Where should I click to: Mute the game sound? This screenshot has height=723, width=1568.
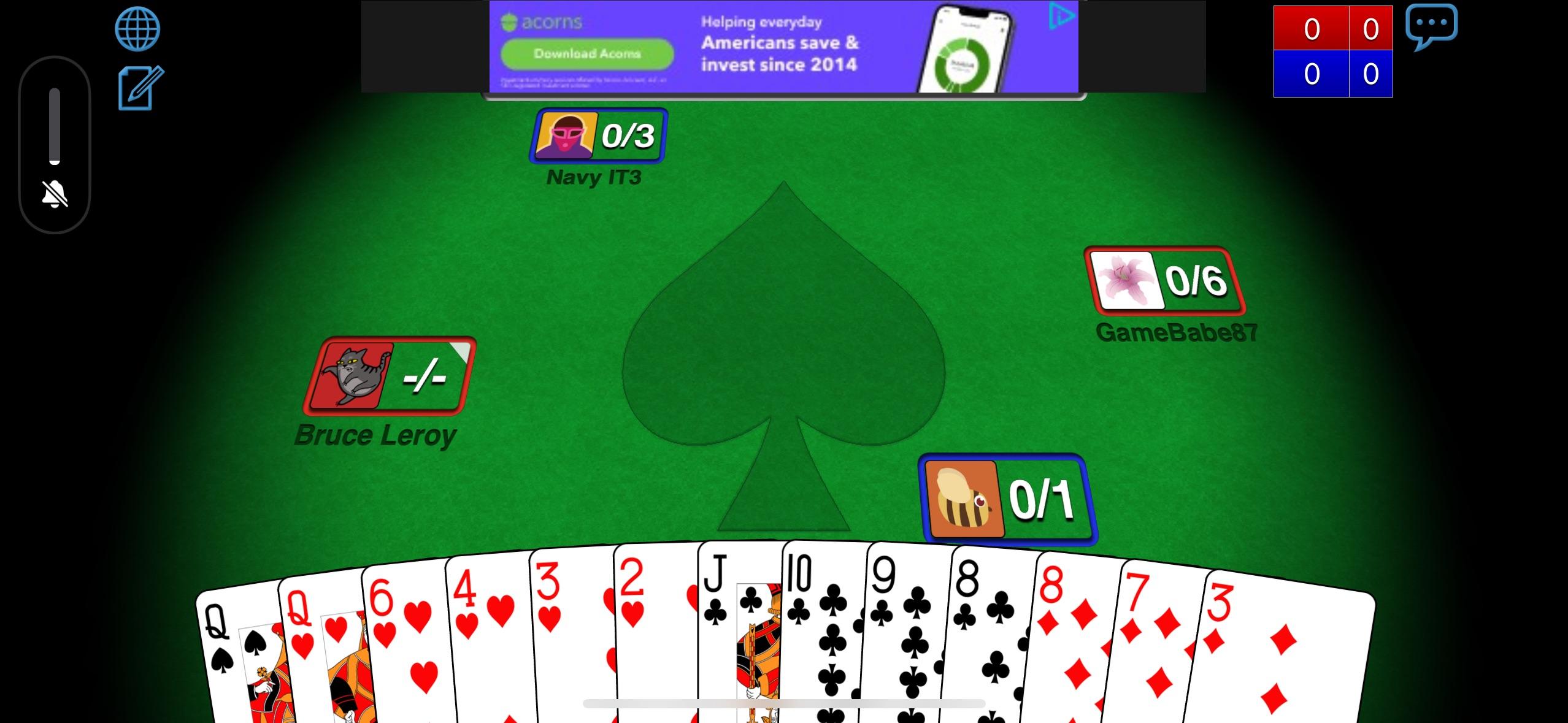pos(54,195)
